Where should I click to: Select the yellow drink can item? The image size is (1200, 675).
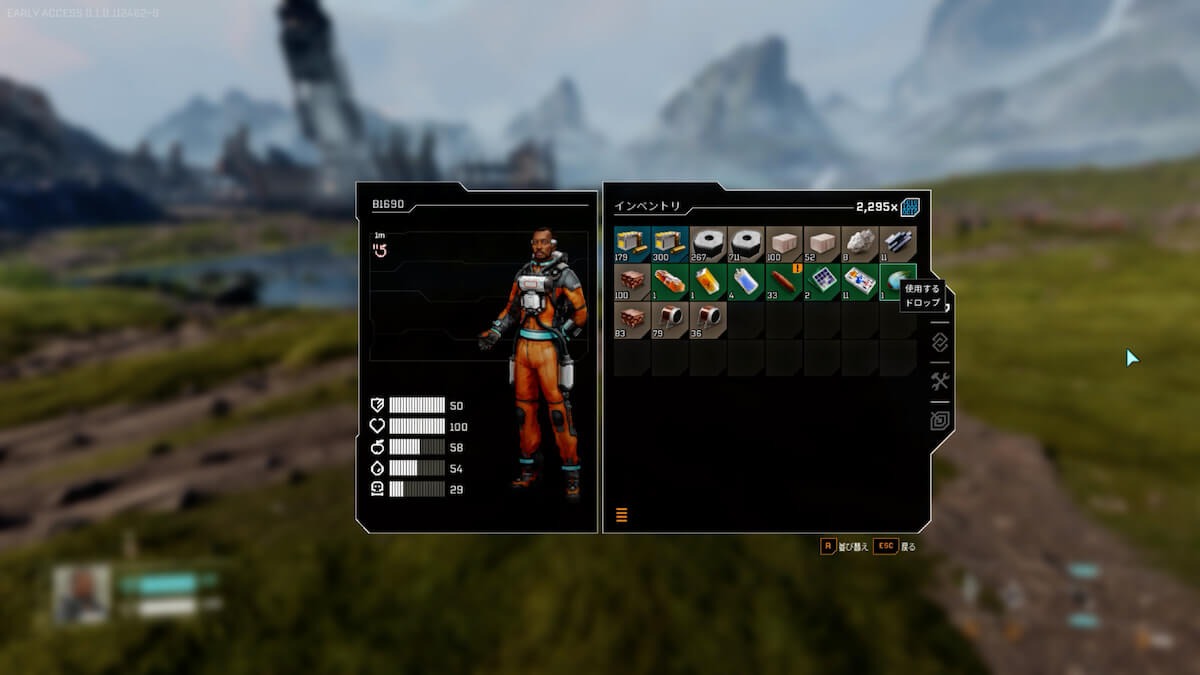pos(708,282)
